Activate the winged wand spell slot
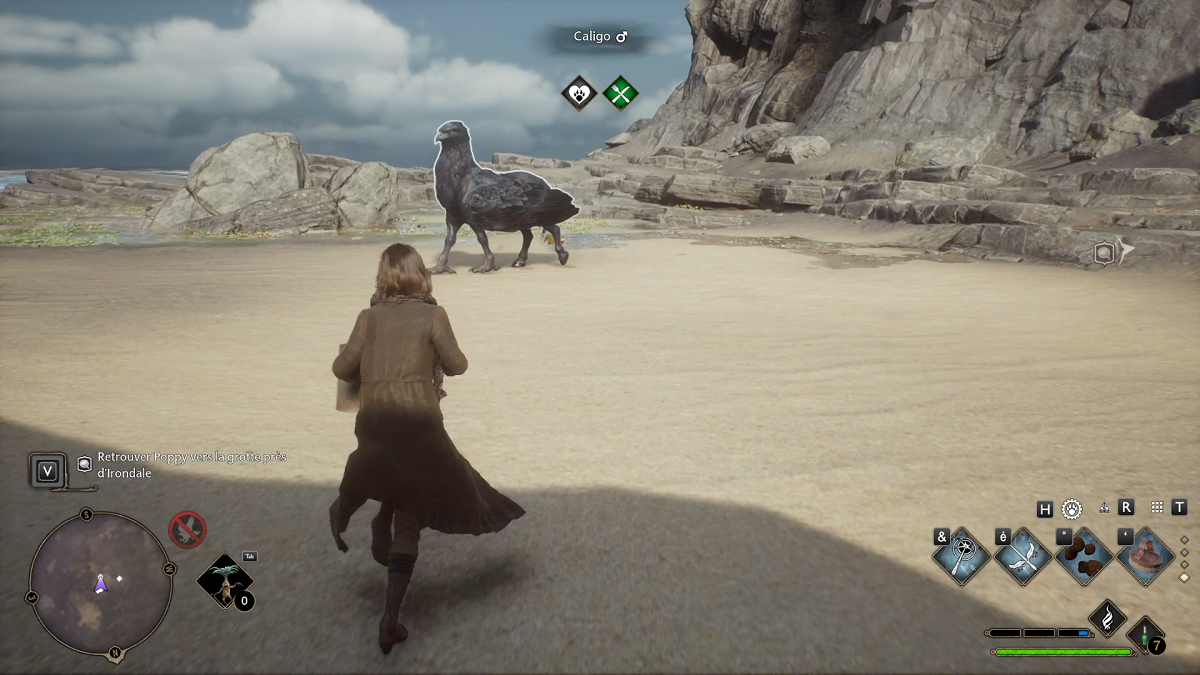The width and height of the screenshot is (1200, 675). coord(1022,556)
